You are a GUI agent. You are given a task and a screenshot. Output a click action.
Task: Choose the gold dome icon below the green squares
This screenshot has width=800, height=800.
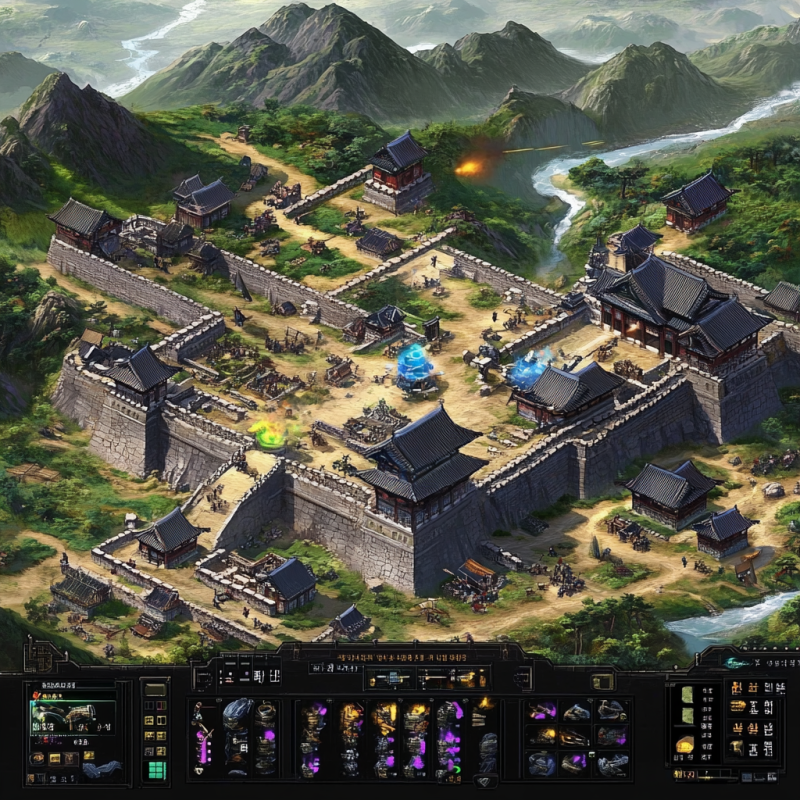(x=685, y=744)
